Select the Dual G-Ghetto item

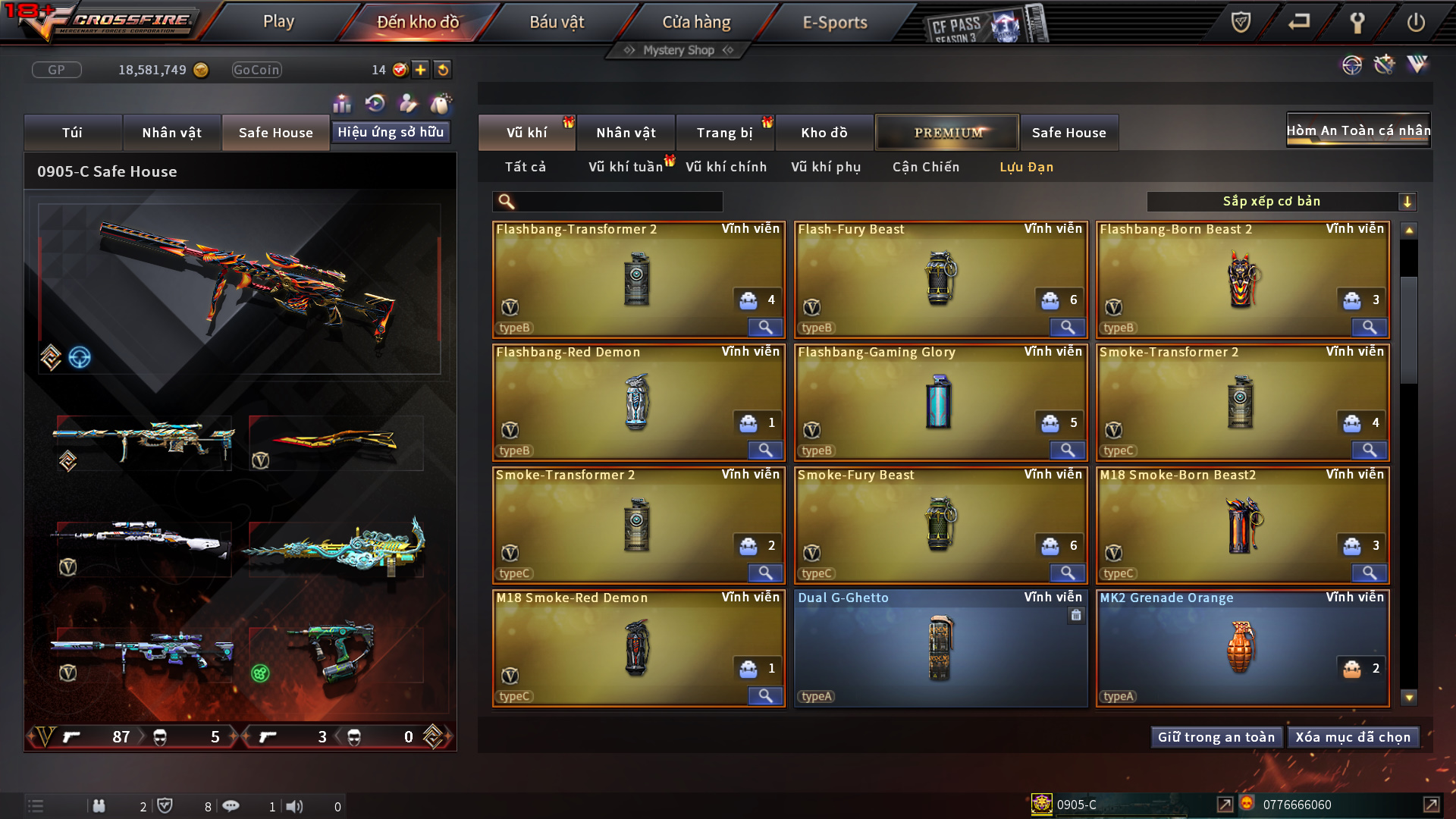click(x=940, y=648)
